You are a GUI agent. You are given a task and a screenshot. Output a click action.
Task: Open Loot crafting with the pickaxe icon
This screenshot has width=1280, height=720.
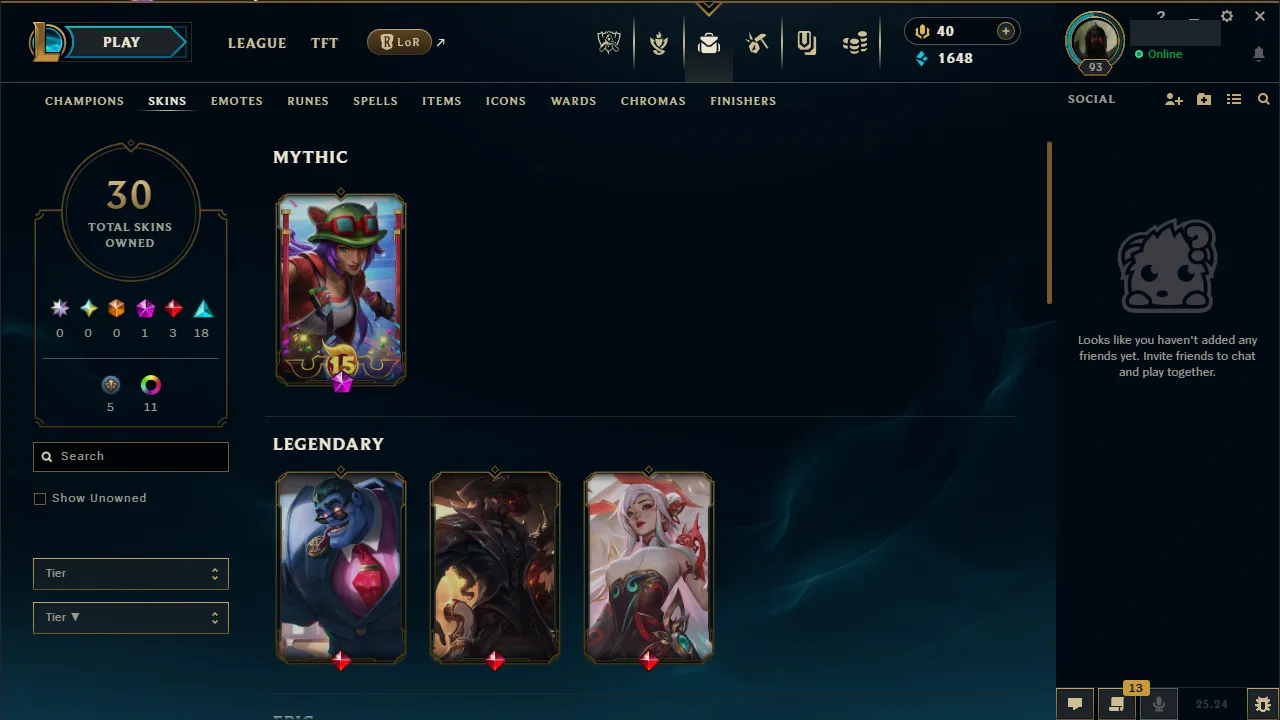pyautogui.click(x=757, y=42)
